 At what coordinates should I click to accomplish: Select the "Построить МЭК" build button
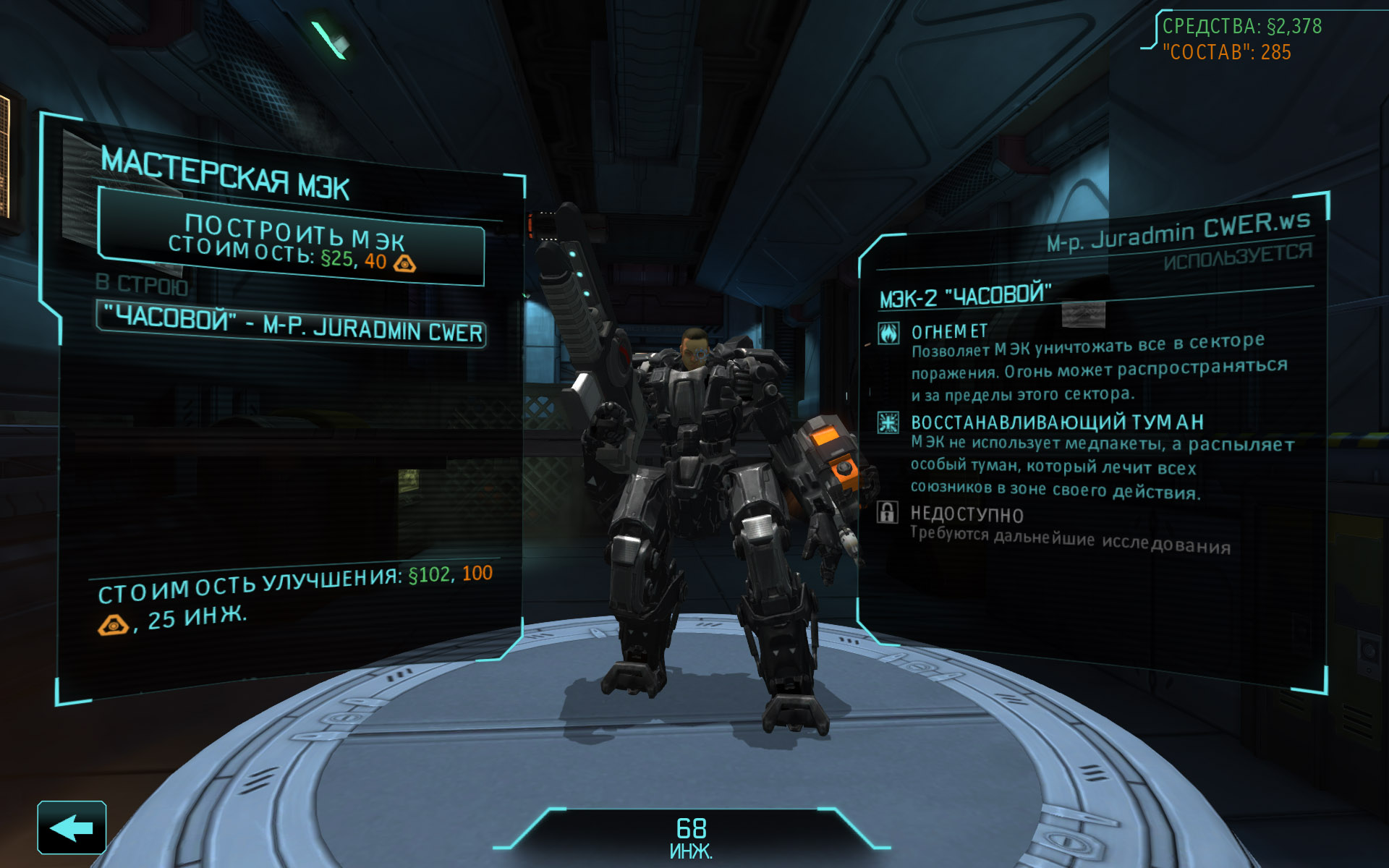(291, 243)
